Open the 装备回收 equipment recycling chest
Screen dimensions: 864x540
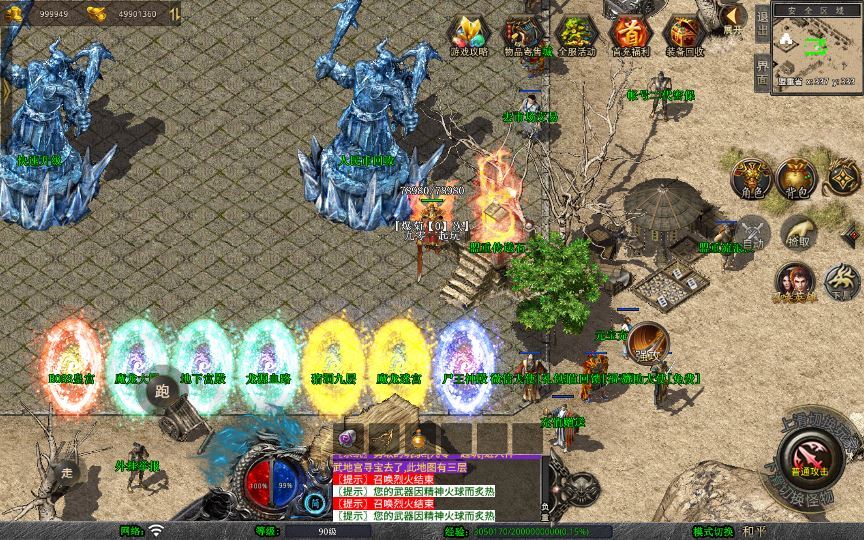[x=684, y=35]
